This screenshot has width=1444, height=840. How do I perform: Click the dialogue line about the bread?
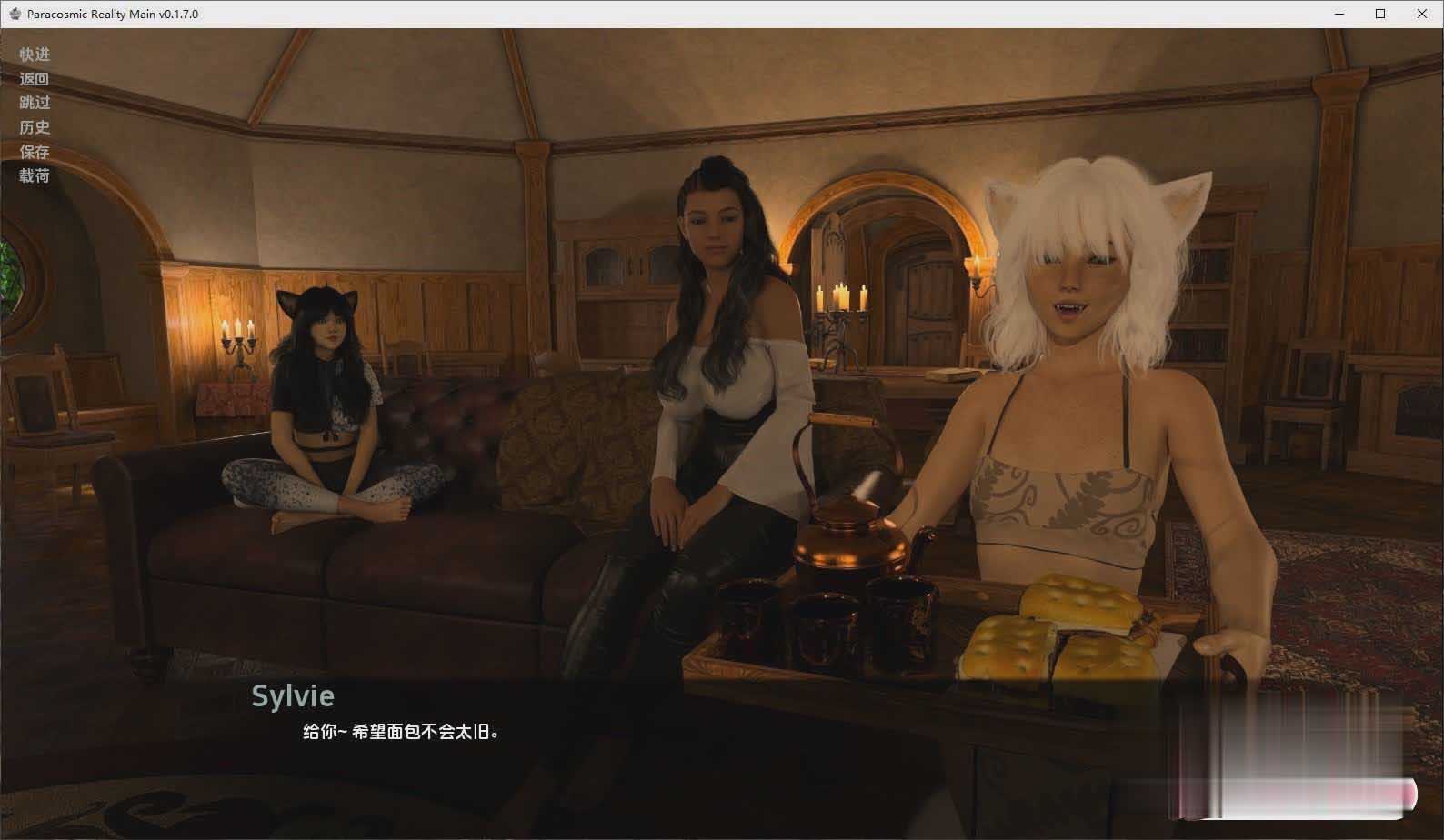click(400, 730)
